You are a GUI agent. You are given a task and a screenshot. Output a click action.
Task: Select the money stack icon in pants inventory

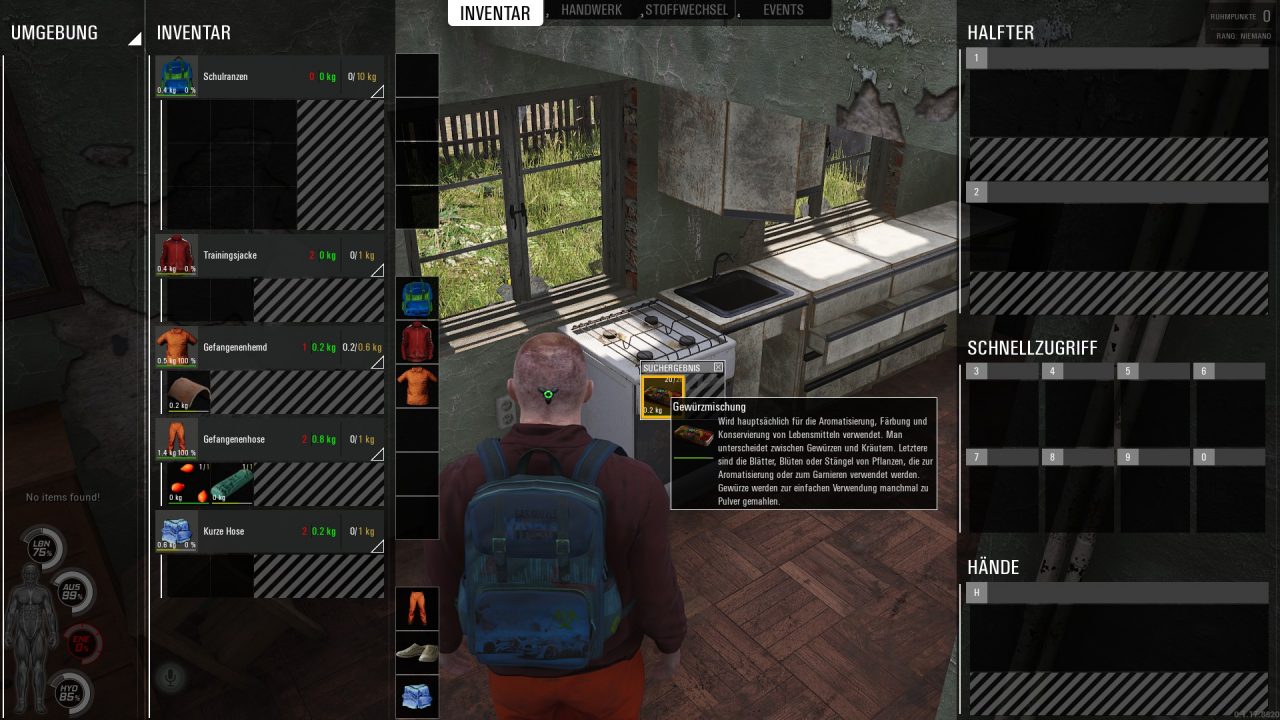(230, 483)
